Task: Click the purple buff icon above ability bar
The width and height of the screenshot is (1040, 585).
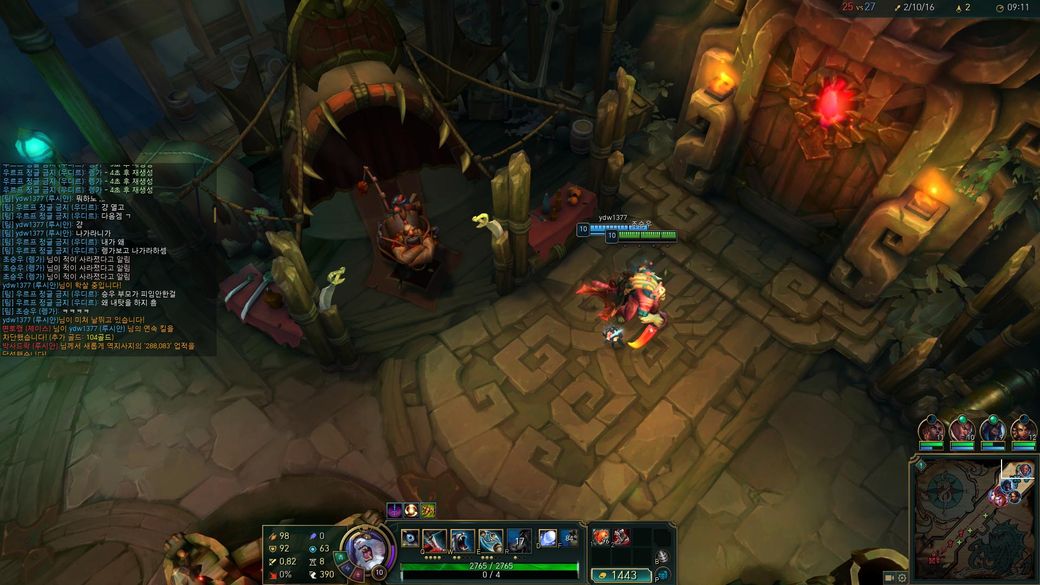Action: 395,510
